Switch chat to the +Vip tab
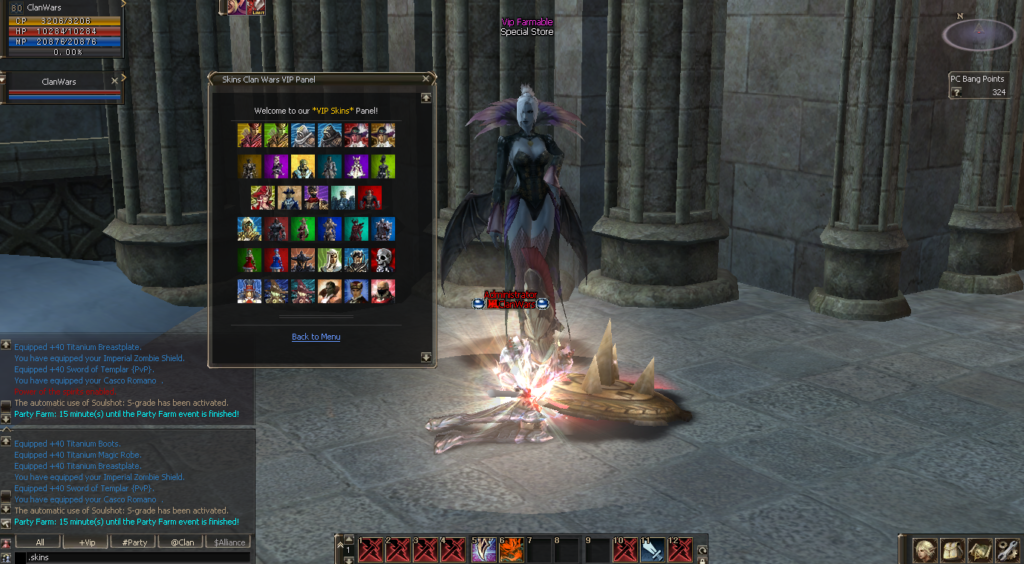The width and height of the screenshot is (1024, 564). (x=87, y=542)
